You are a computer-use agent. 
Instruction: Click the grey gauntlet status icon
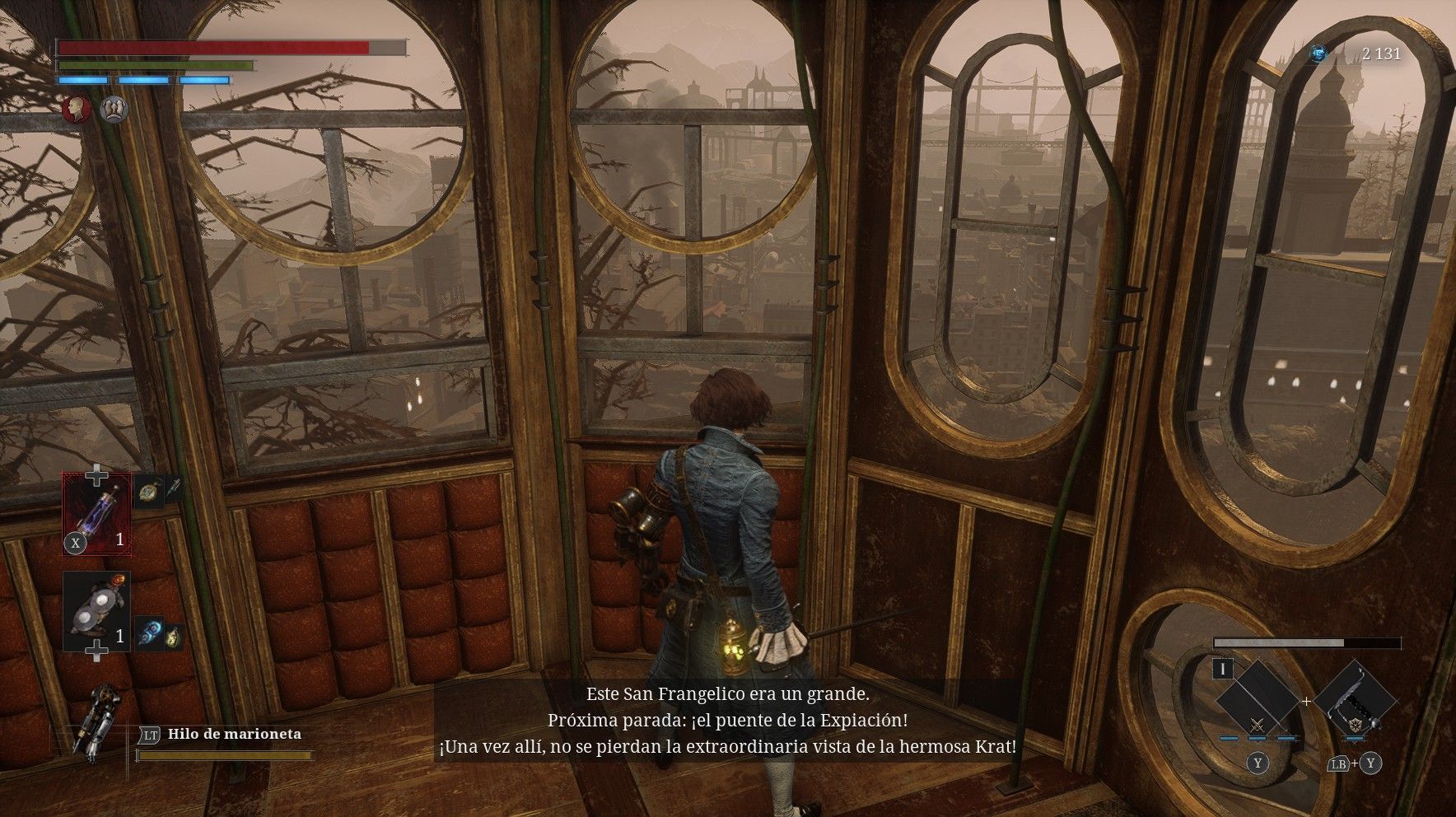click(114, 109)
